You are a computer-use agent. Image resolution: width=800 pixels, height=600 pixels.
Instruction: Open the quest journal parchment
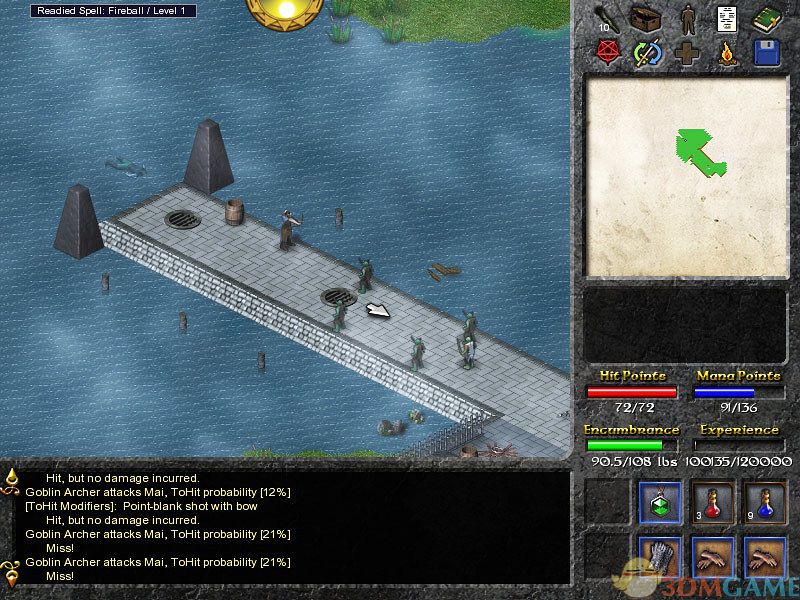(727, 19)
